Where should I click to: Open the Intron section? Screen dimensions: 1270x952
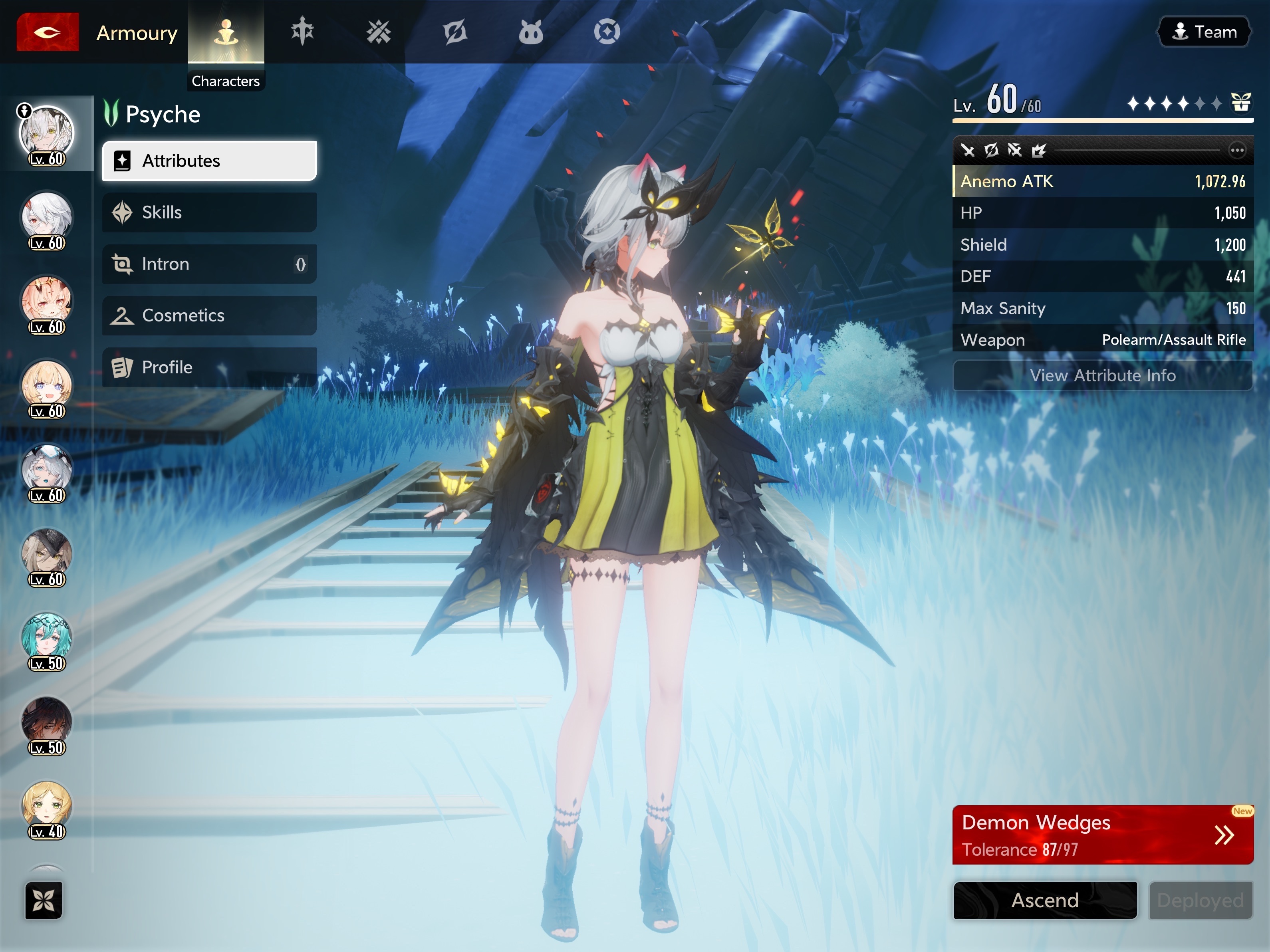[x=209, y=264]
